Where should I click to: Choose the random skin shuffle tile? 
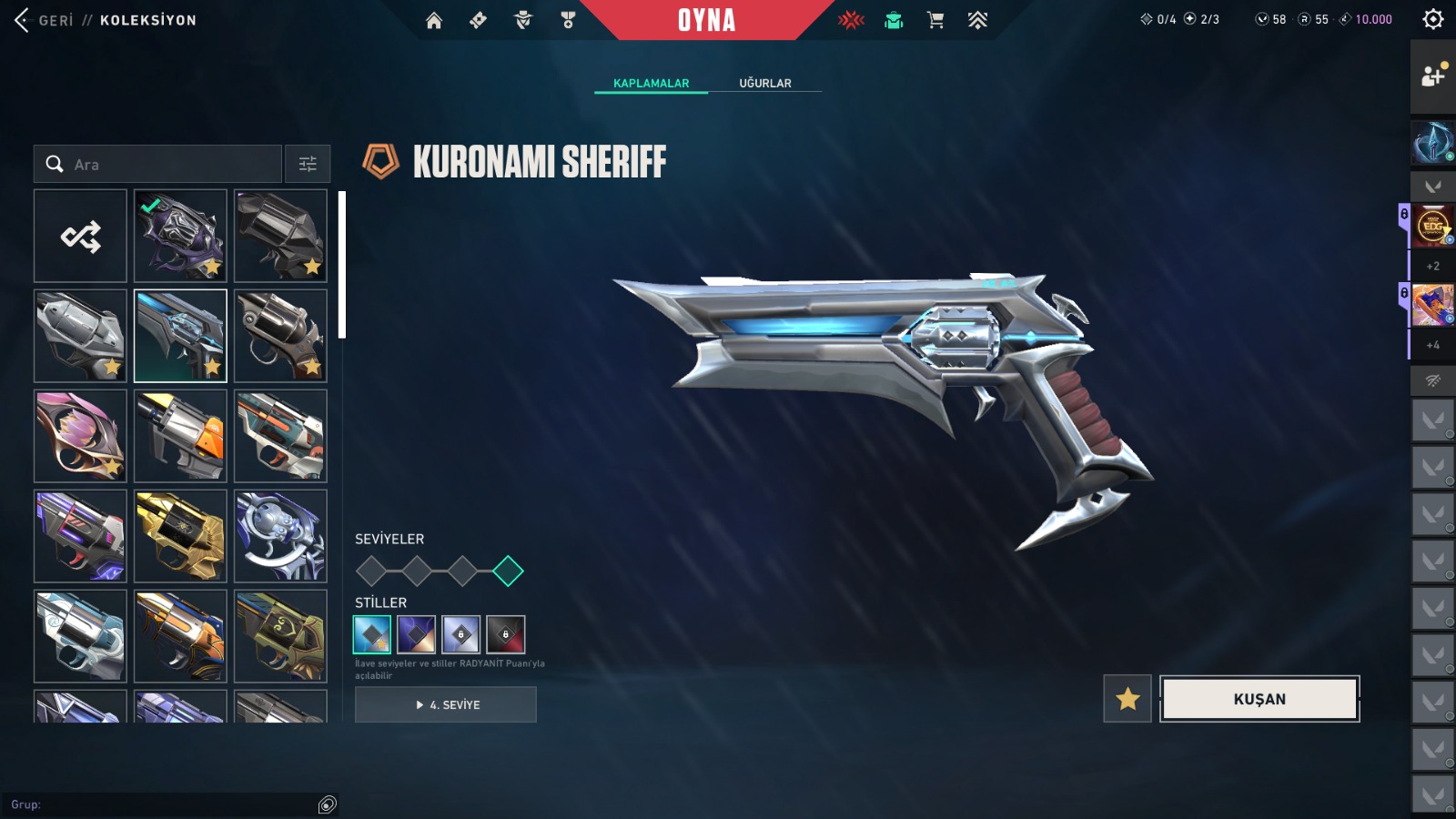pos(81,237)
